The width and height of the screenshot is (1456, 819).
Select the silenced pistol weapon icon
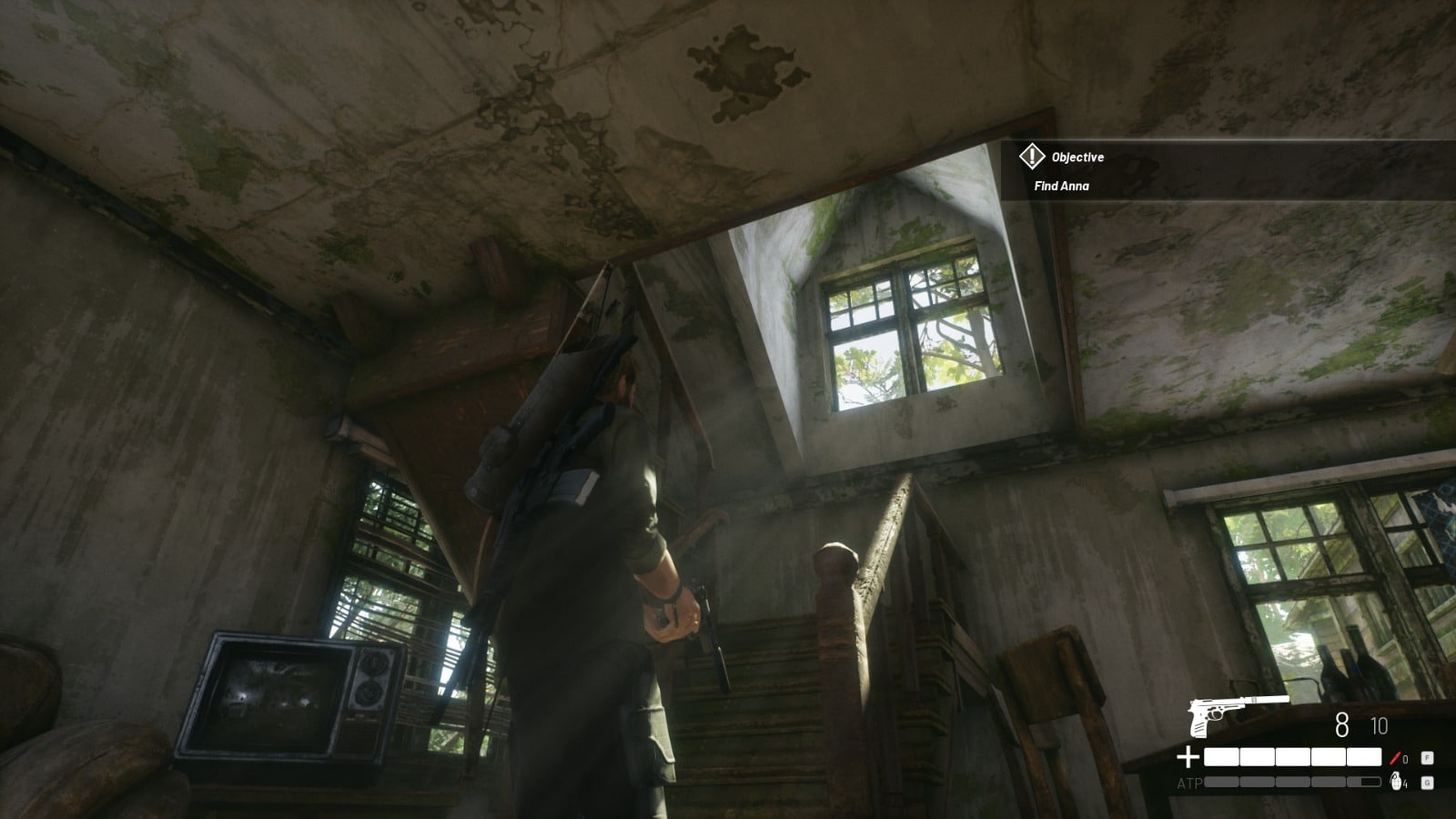point(1236,714)
